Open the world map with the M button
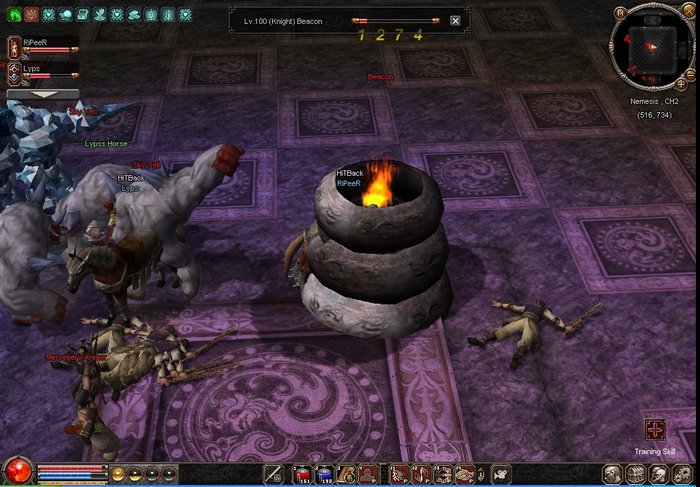This screenshot has width=700, height=487. (620, 13)
